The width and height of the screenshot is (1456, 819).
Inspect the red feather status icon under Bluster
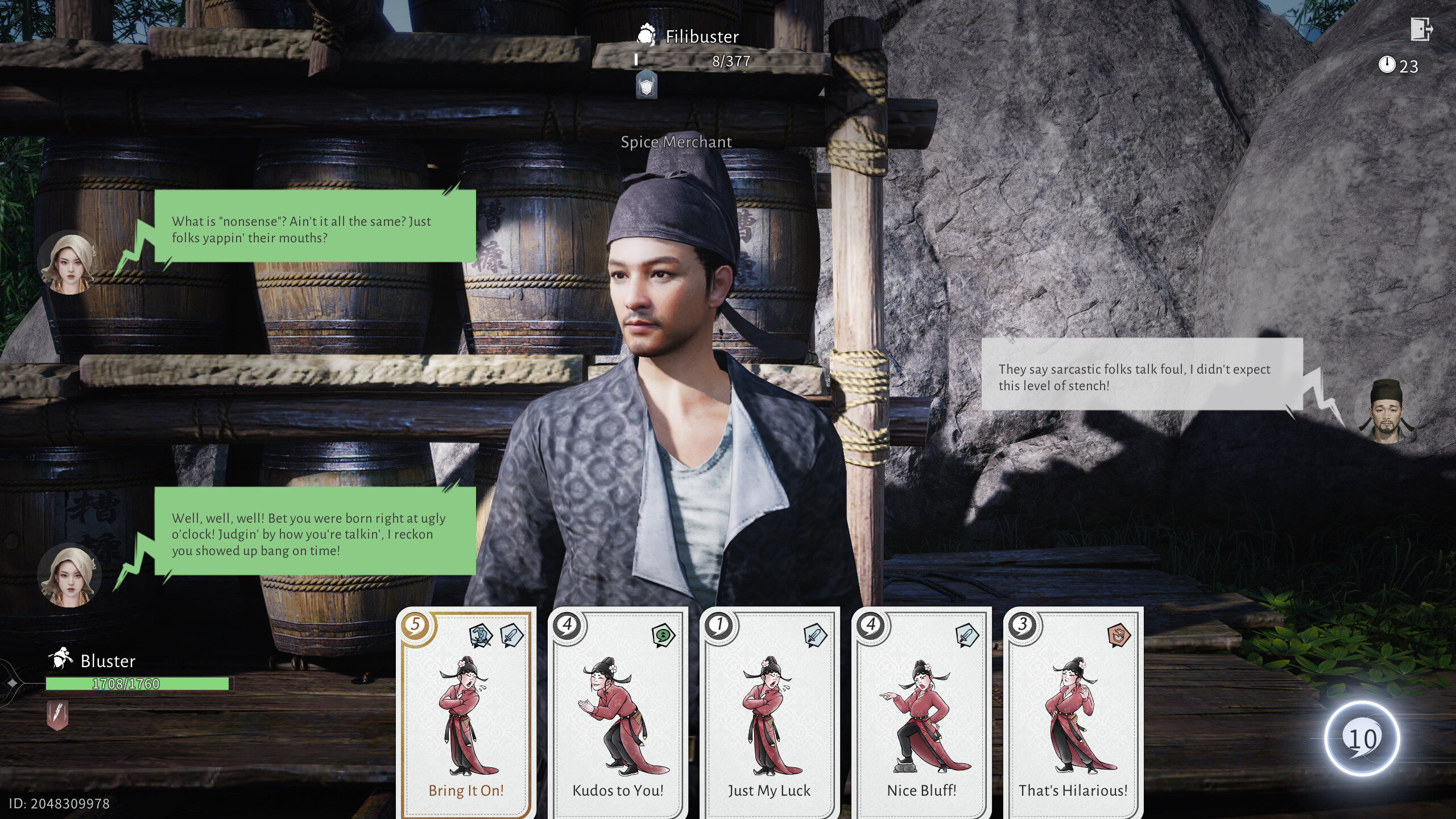[57, 714]
